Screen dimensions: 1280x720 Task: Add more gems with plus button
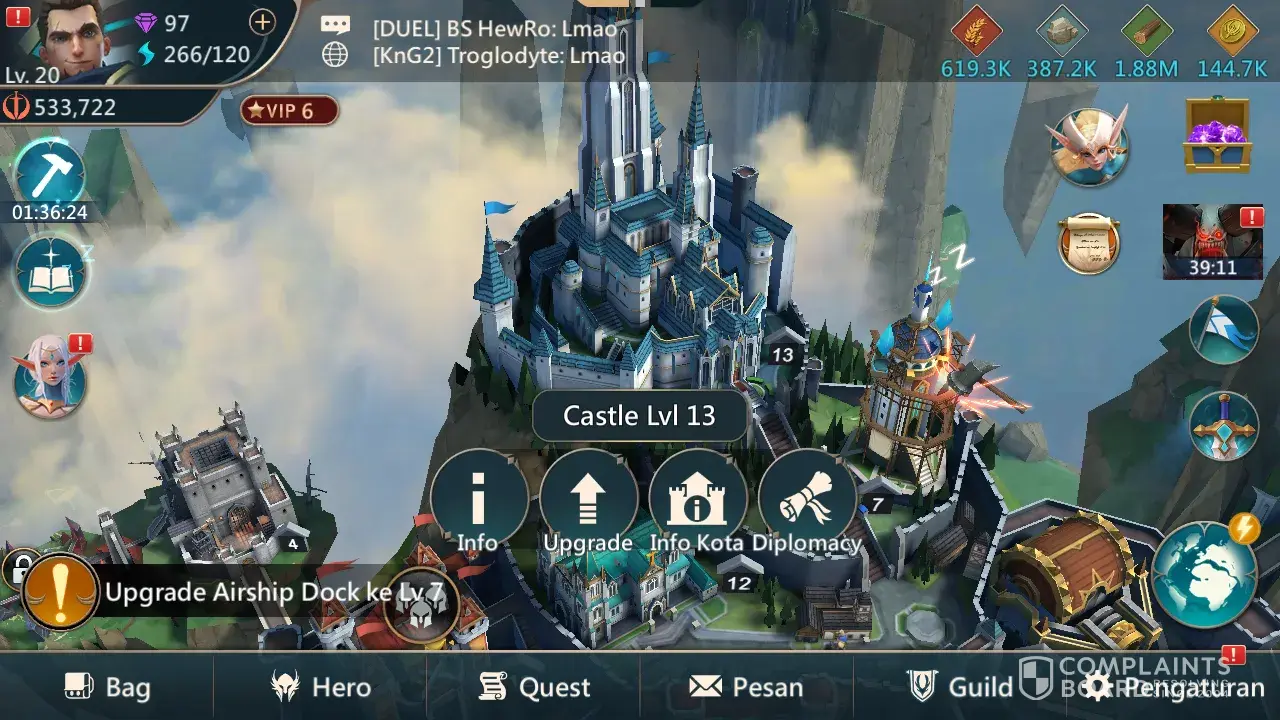pyautogui.click(x=262, y=22)
